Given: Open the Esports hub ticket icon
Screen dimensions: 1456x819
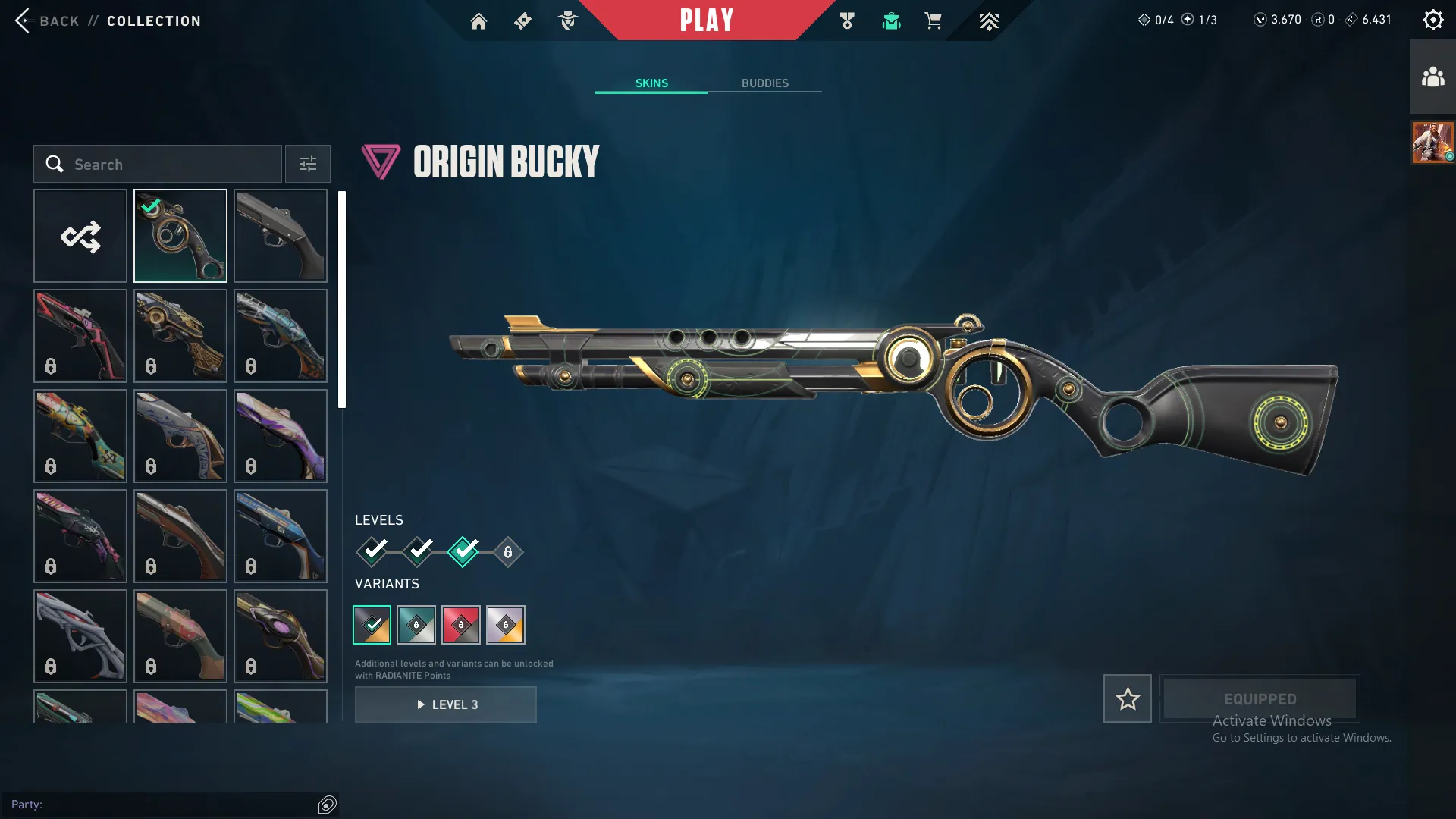Looking at the screenshot, I should [522, 20].
